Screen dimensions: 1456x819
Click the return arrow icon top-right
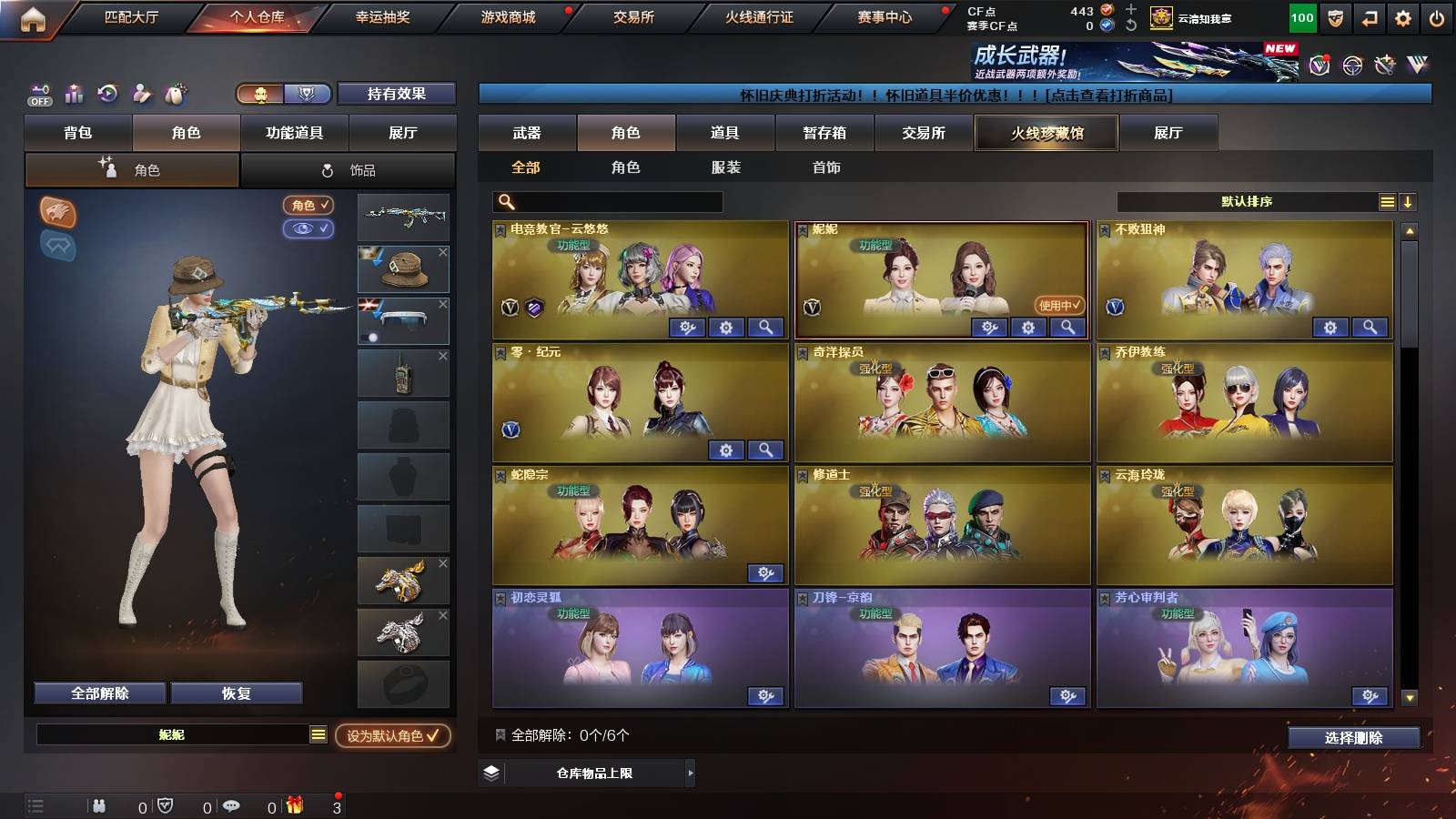point(1367,18)
